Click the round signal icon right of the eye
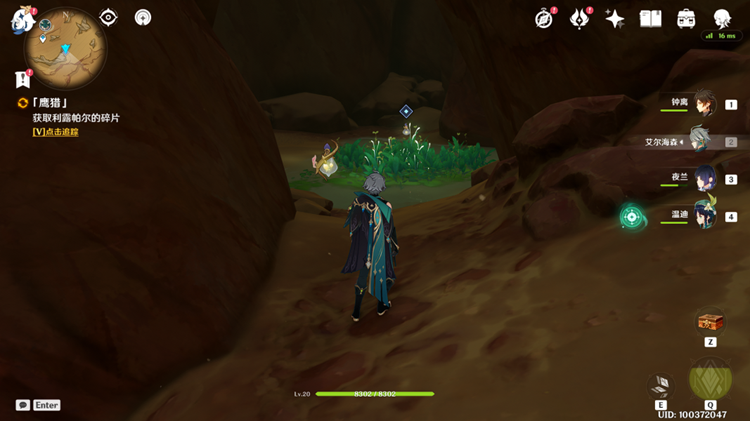This screenshot has height=421, width=750. [143, 17]
